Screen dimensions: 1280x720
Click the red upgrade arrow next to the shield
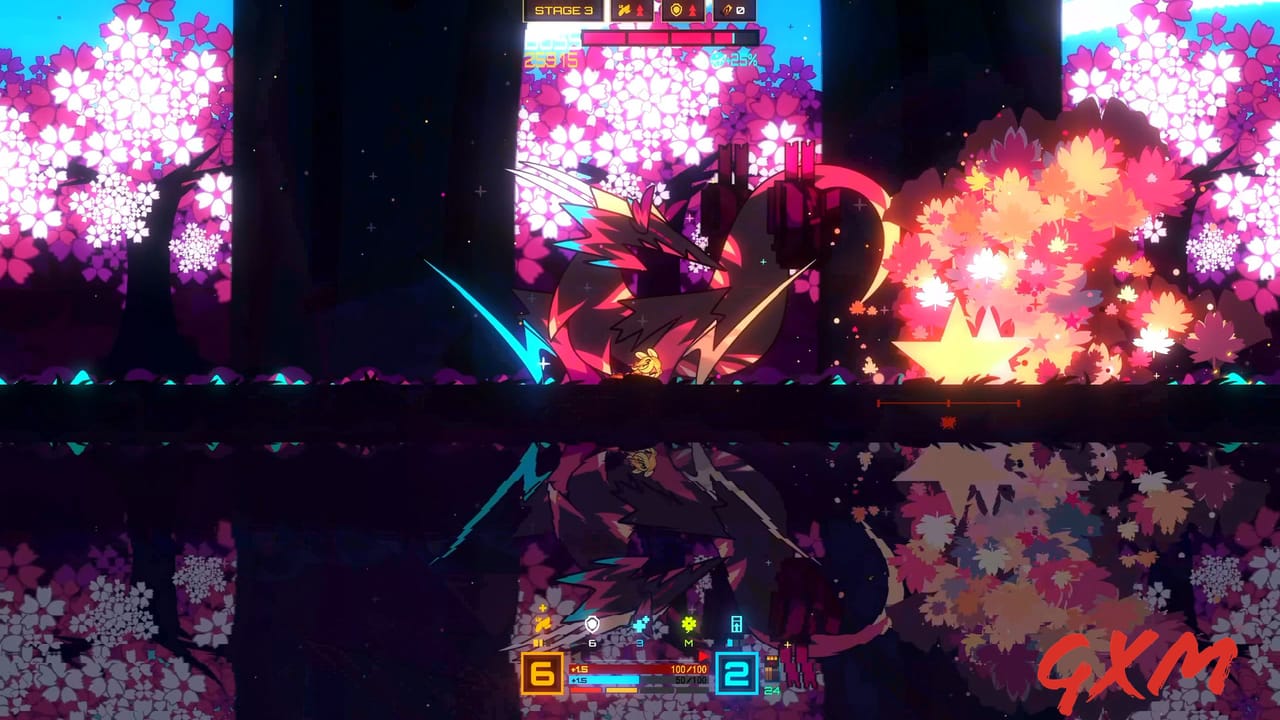point(692,10)
